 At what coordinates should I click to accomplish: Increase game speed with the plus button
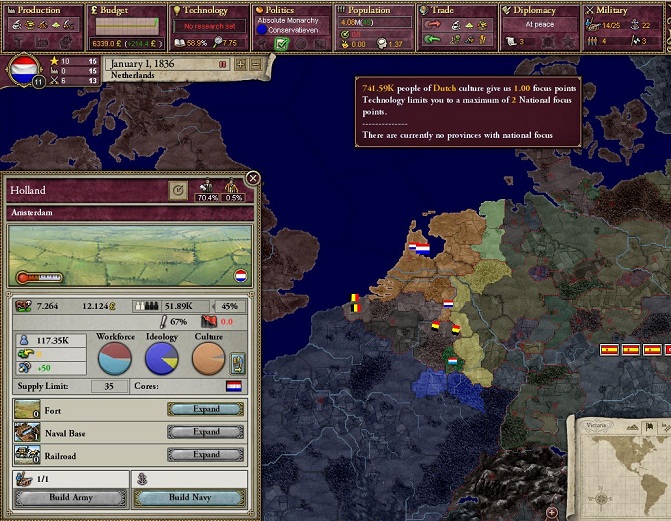pos(240,64)
